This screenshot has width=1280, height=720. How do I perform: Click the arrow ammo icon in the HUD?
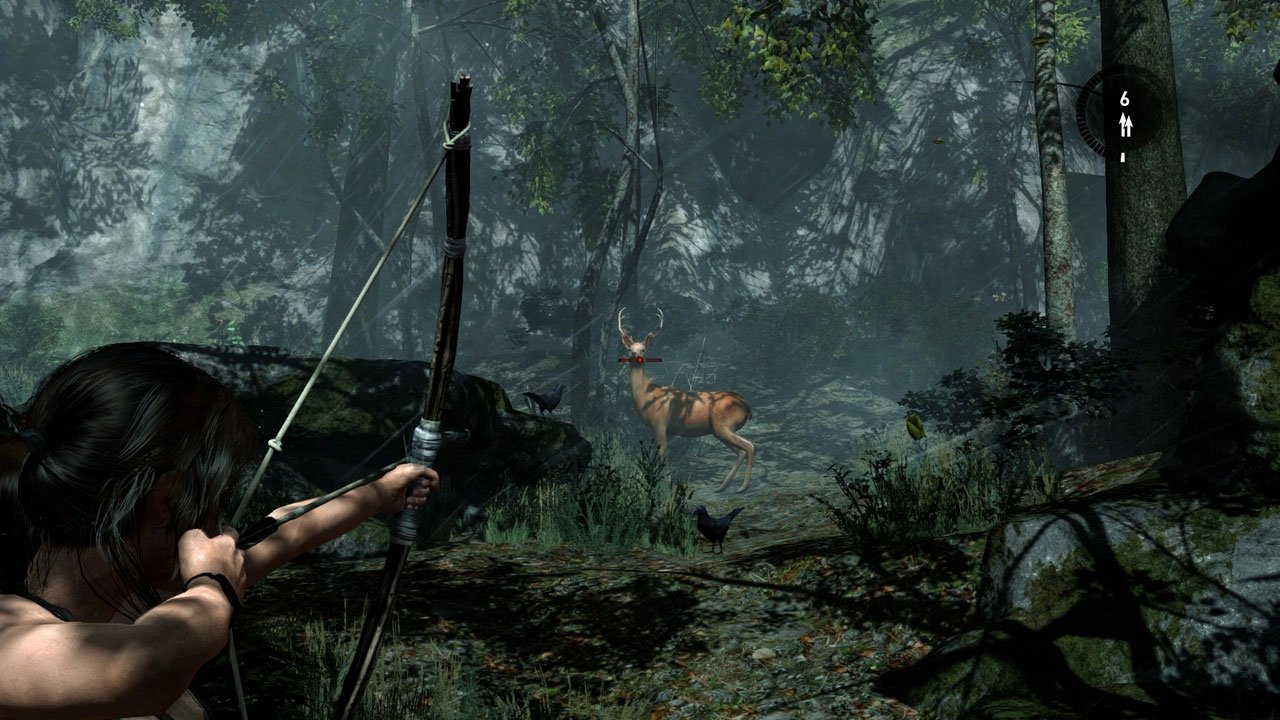(x=1126, y=125)
